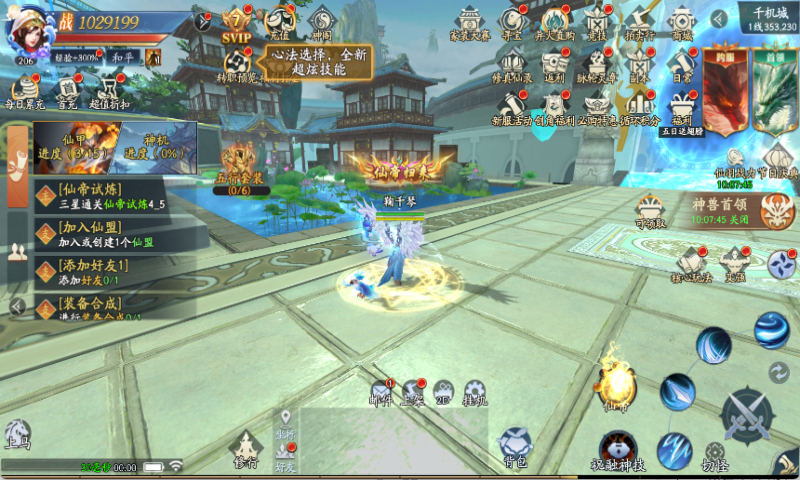Image resolution: width=800 pixels, height=480 pixels.
Task: Open the 寻宝 treasure hunt icon
Action: click(x=512, y=24)
